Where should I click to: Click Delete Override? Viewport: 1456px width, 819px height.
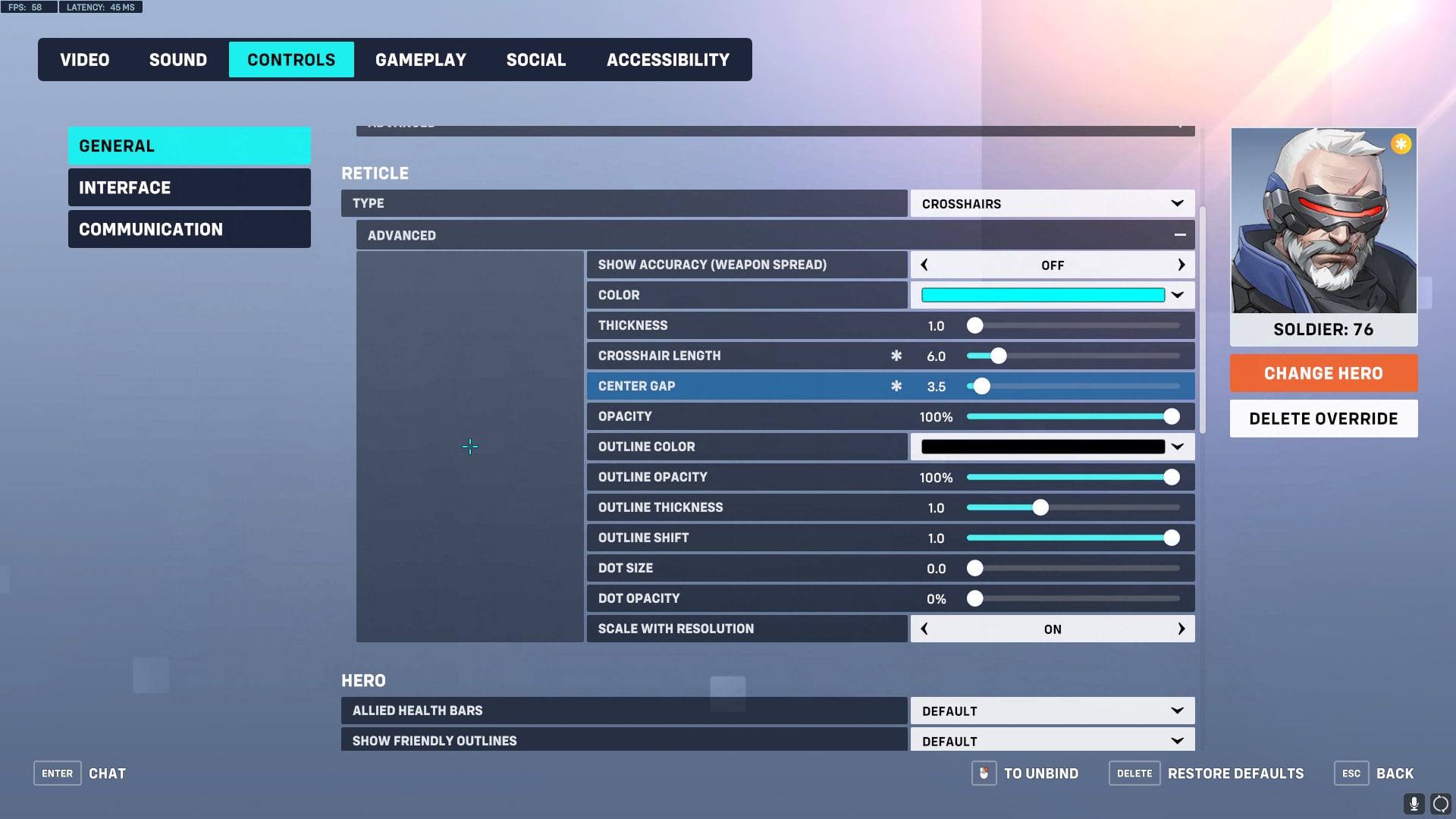tap(1323, 418)
